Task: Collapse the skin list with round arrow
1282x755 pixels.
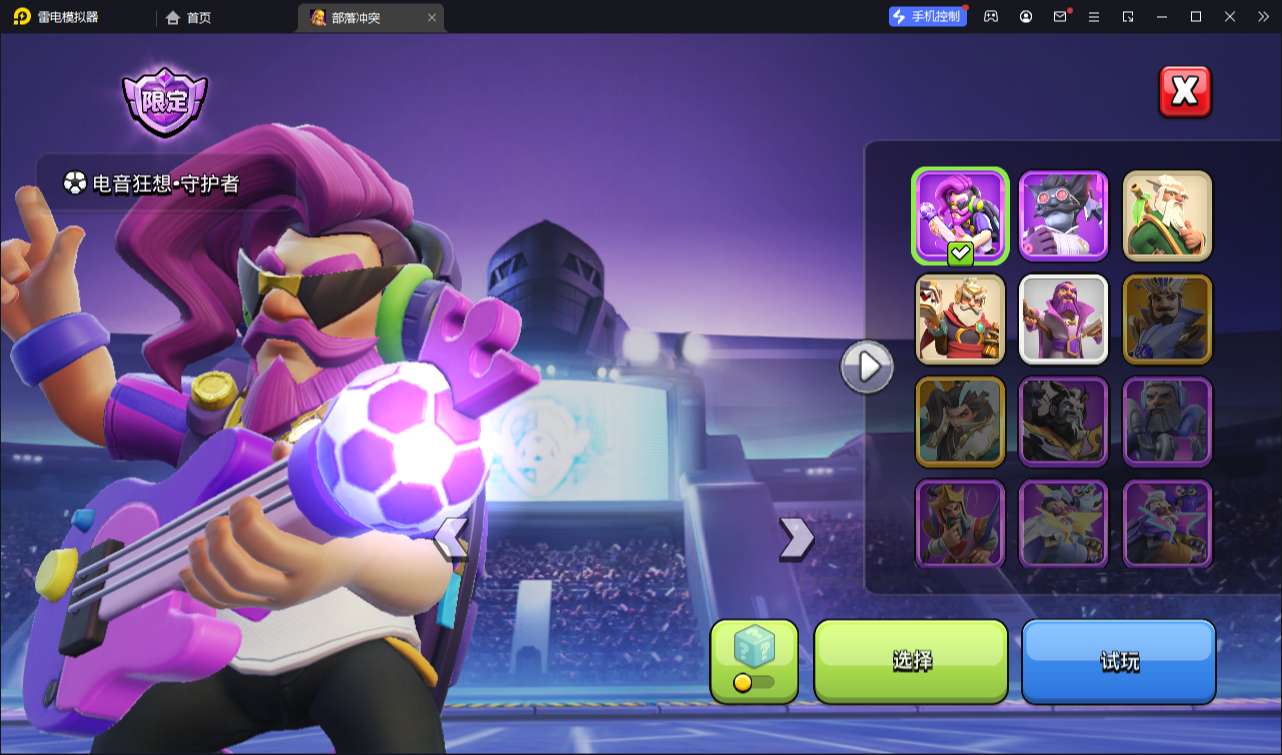Action: [x=866, y=367]
